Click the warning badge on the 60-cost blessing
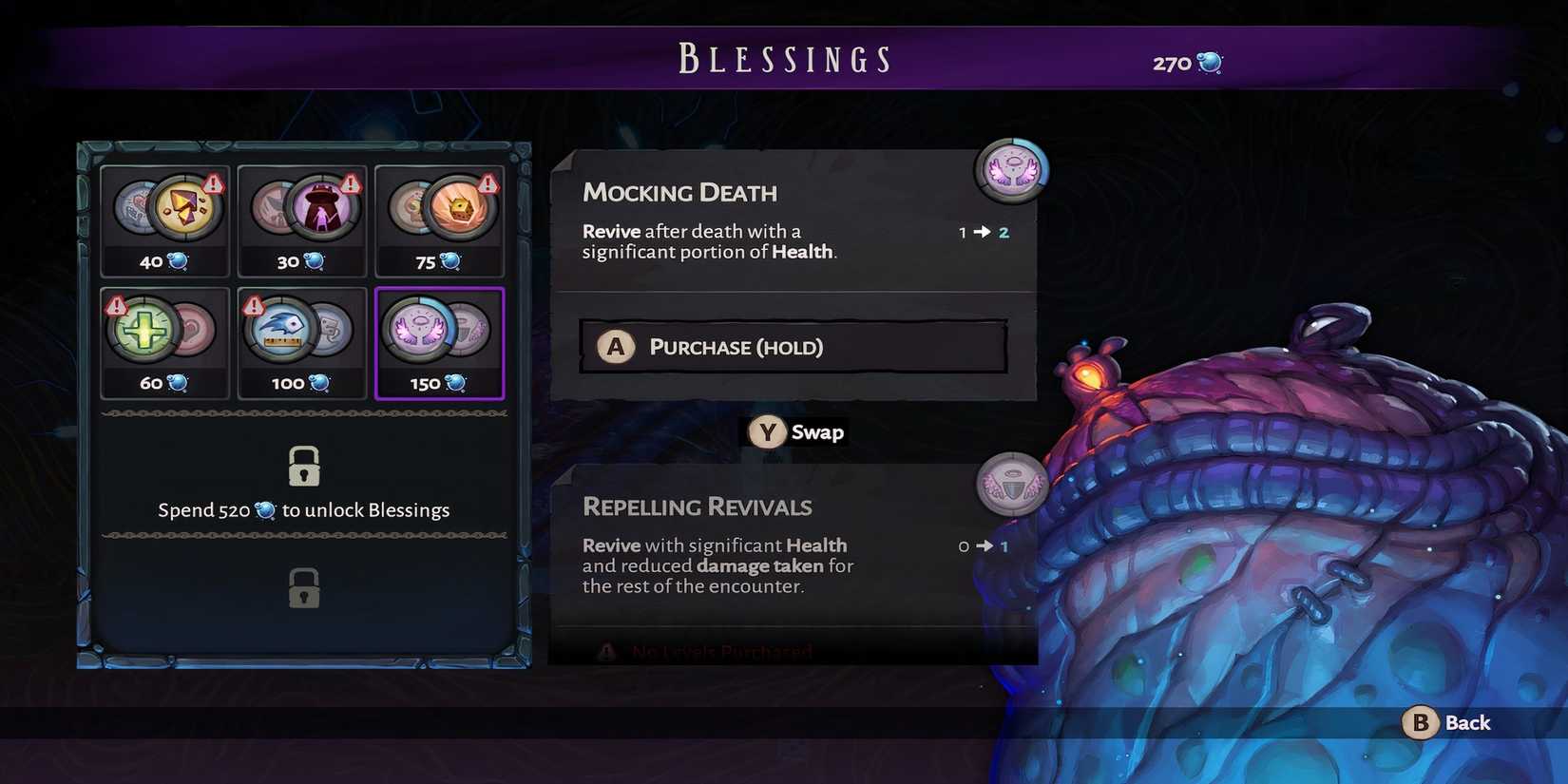Viewport: 1568px width, 784px height. tap(116, 304)
